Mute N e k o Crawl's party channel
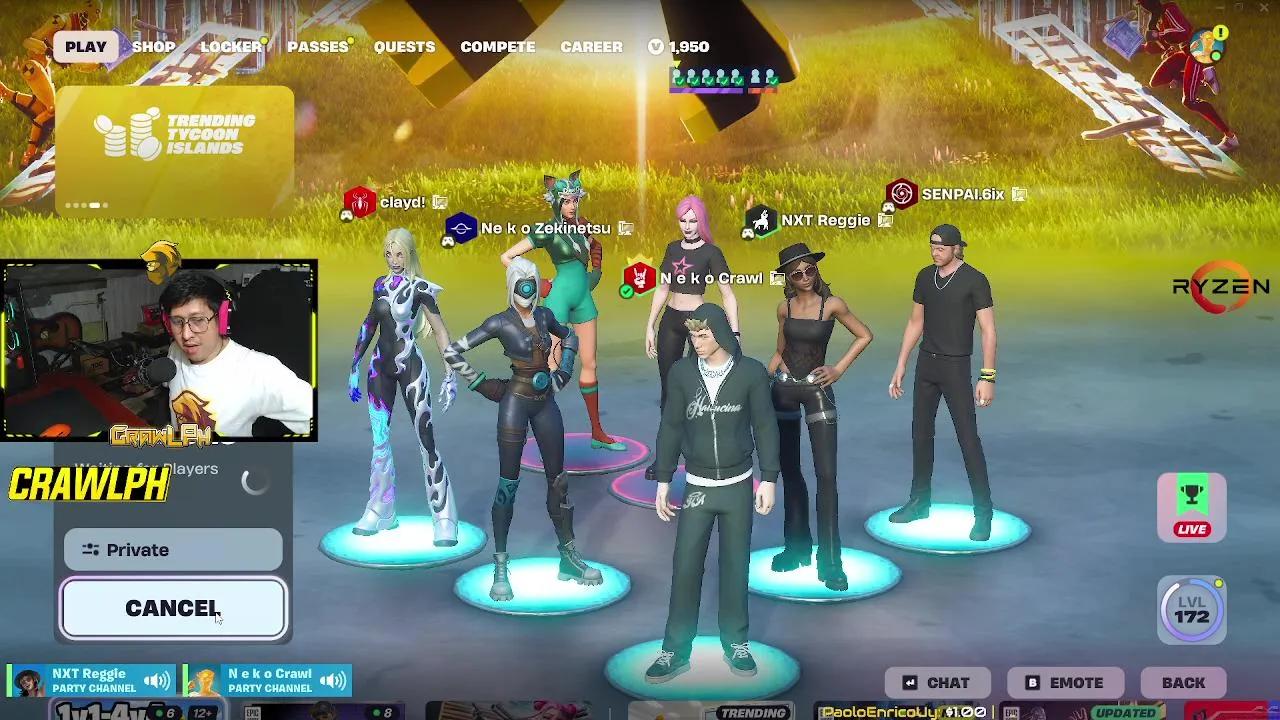Image resolution: width=1280 pixels, height=720 pixels. [x=334, y=679]
